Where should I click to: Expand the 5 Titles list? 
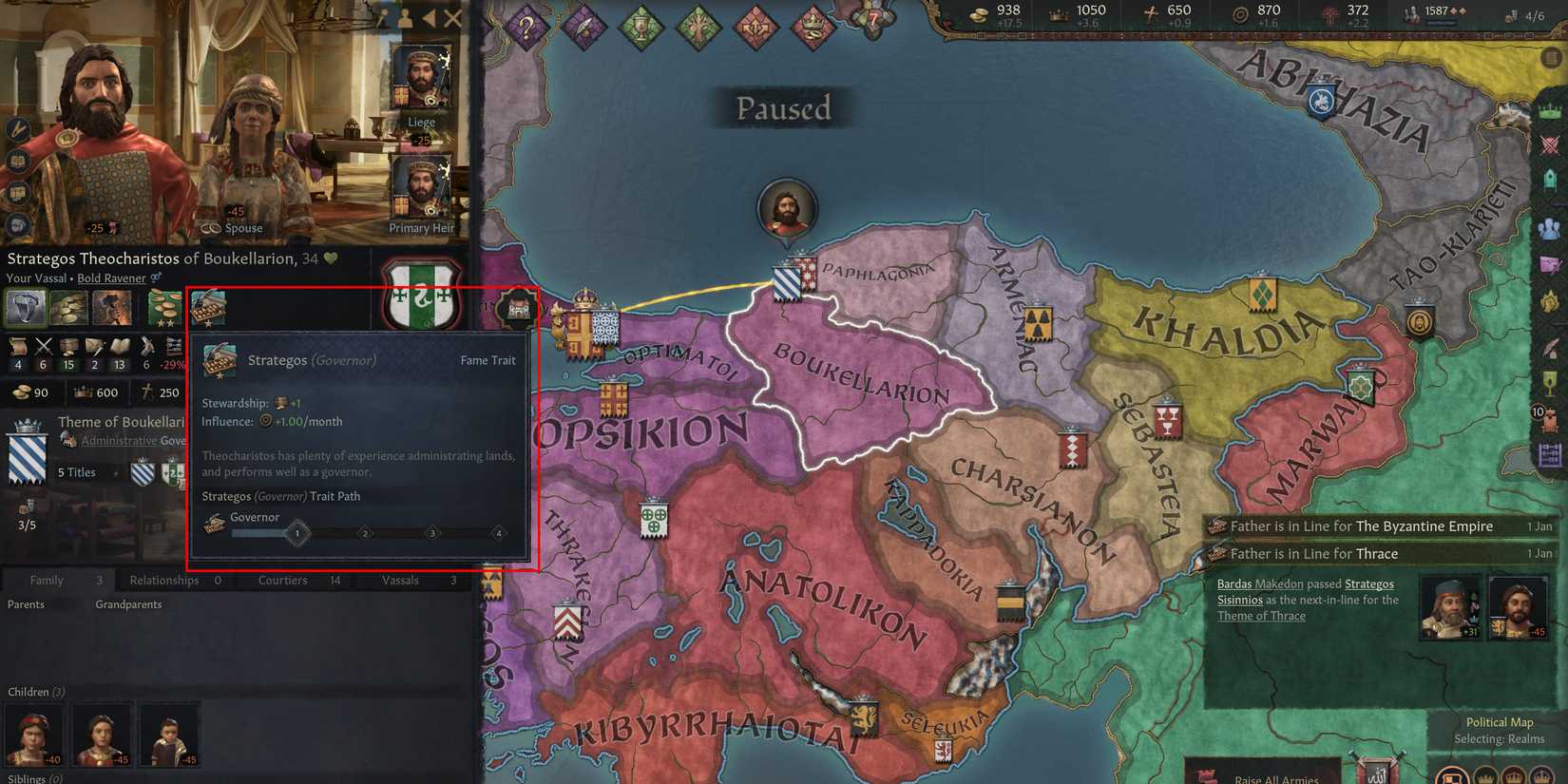[76, 471]
